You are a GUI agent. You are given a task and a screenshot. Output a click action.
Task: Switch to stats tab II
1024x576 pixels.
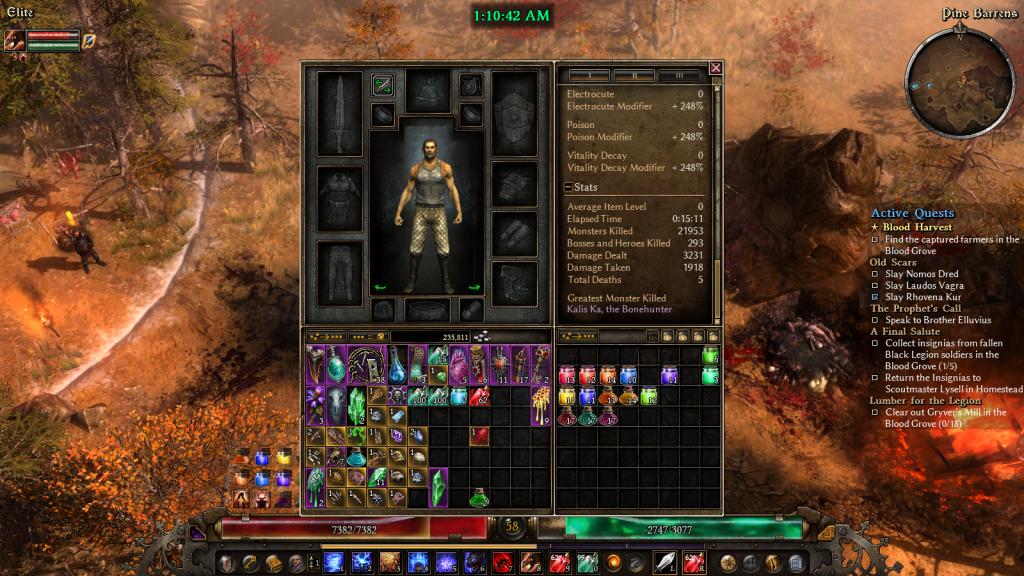tap(633, 75)
